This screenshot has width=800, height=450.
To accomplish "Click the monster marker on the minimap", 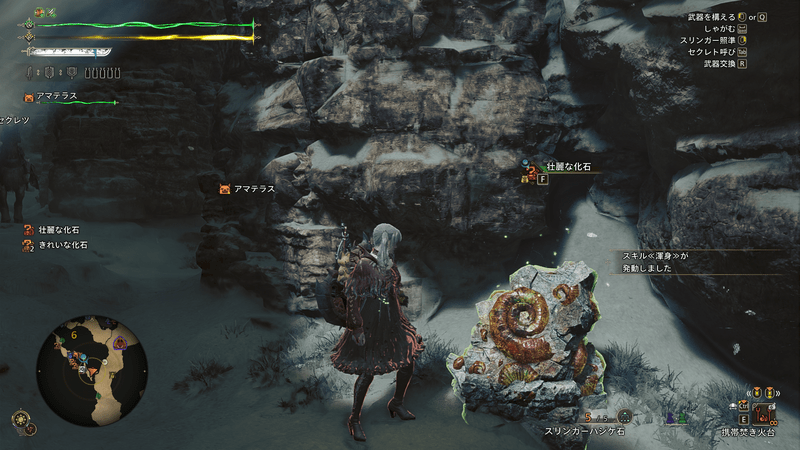I will [x=120, y=343].
